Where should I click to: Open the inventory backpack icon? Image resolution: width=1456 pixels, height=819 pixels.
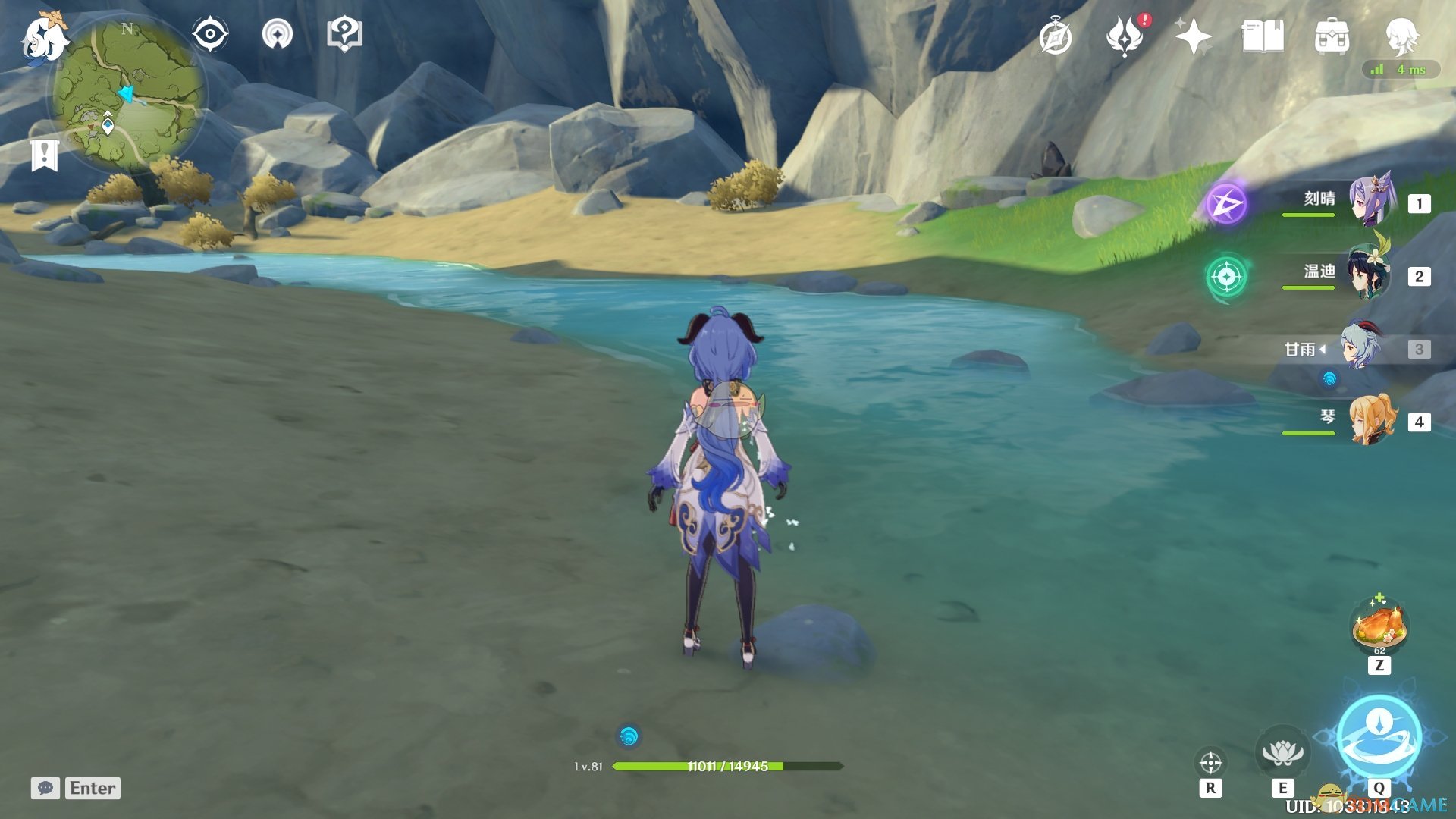1332,36
